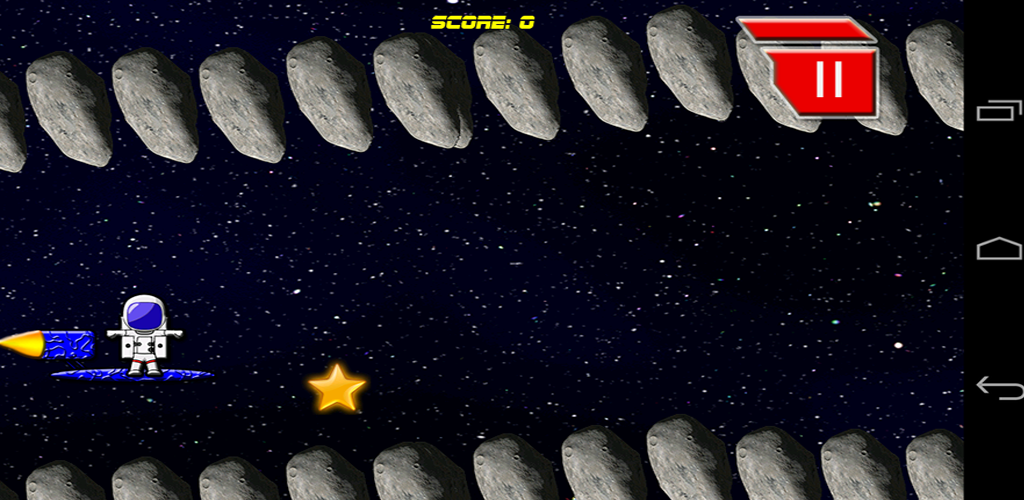Screen dimensions: 1024x500
Task: Go to the Android home screen
Action: 997,248
